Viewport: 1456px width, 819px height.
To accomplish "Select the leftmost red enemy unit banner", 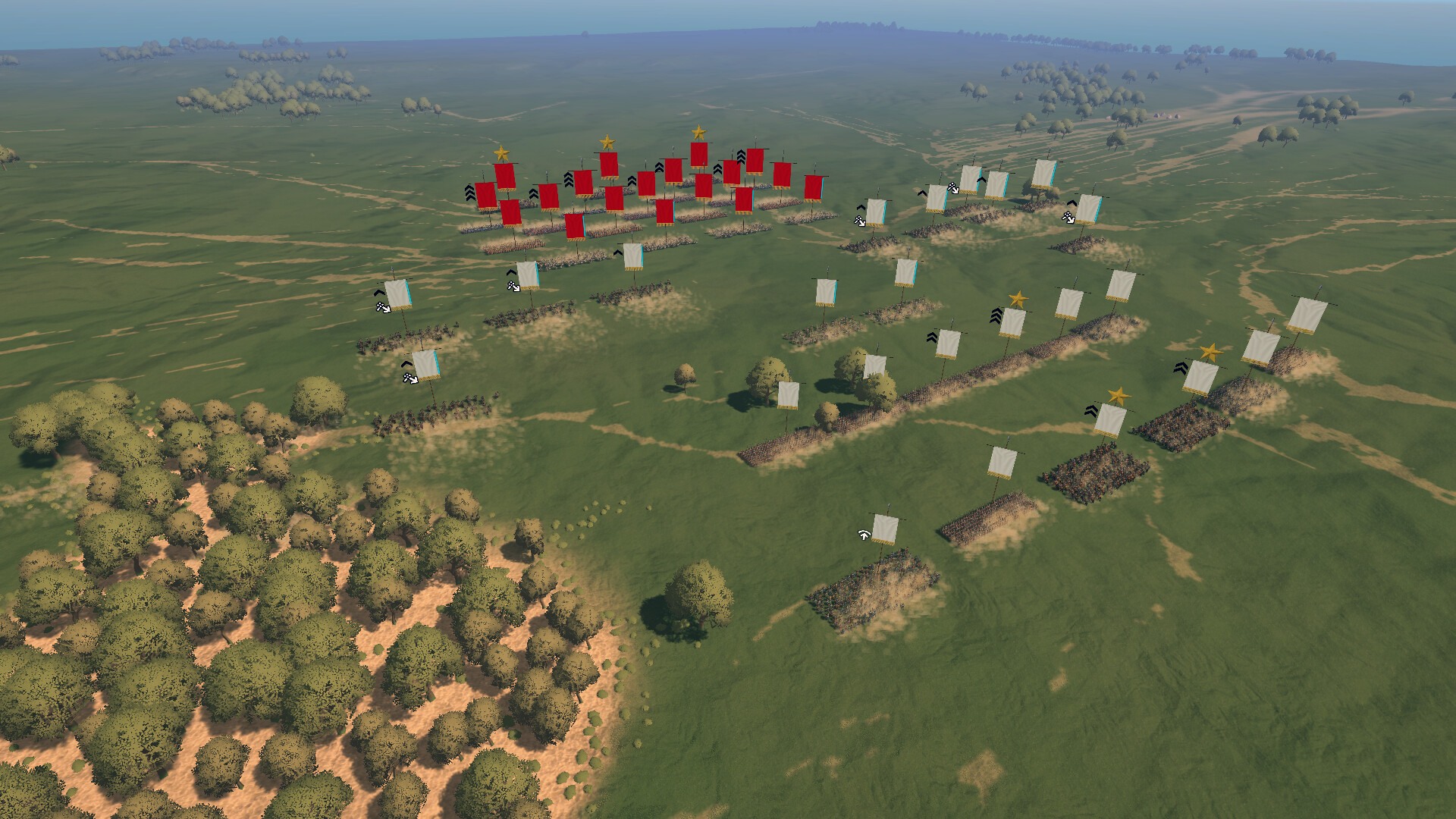I will pos(485,194).
